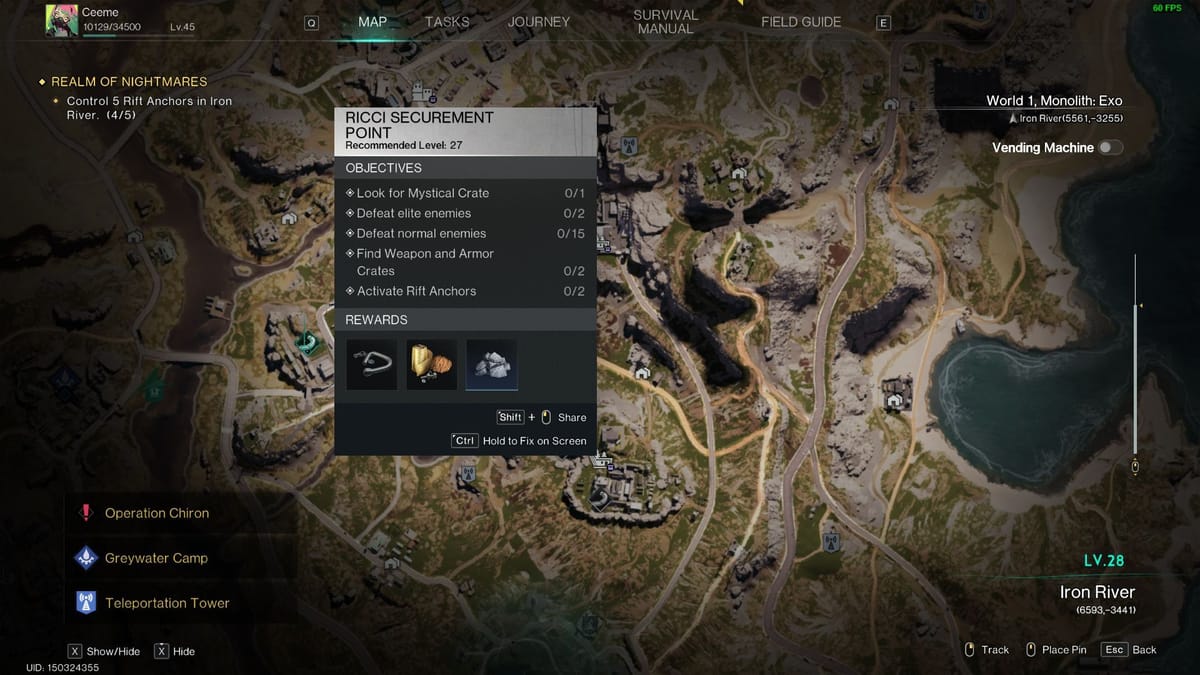Open the Ceeme player avatar

coord(62,20)
